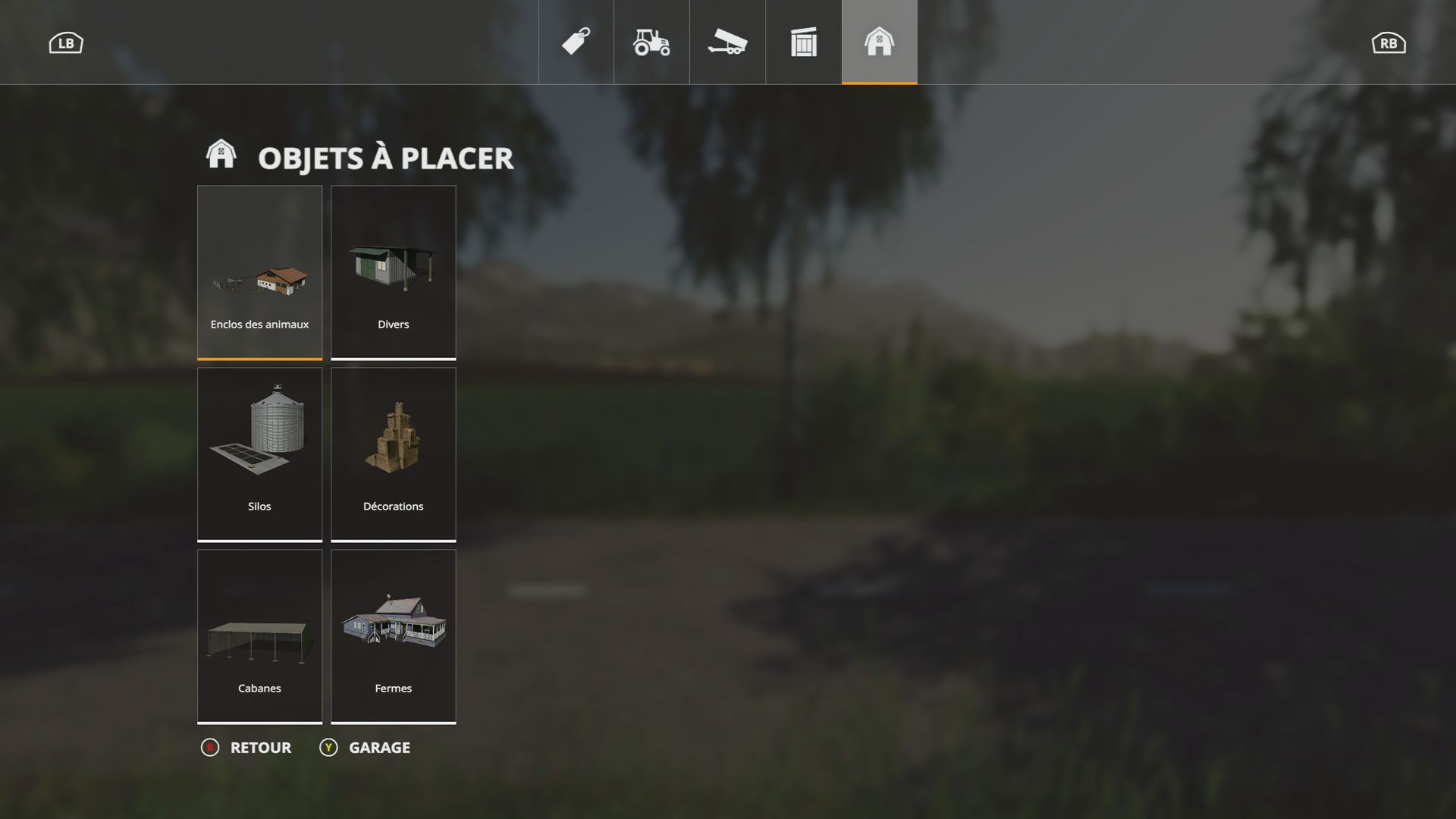Click the GARAGE text label
The image size is (1456, 819).
coord(378,747)
